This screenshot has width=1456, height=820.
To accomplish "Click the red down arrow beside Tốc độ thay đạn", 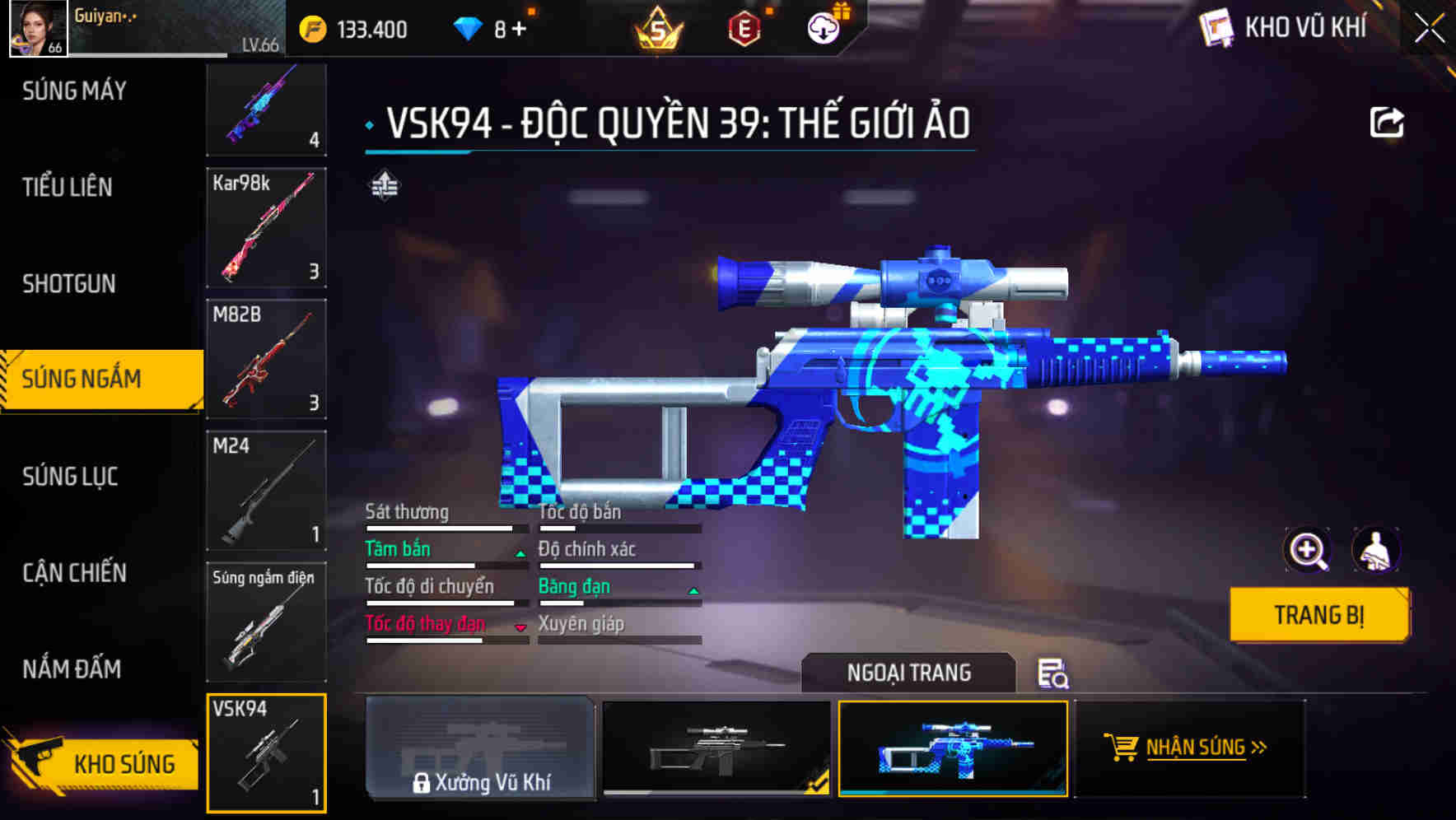I will [x=520, y=627].
